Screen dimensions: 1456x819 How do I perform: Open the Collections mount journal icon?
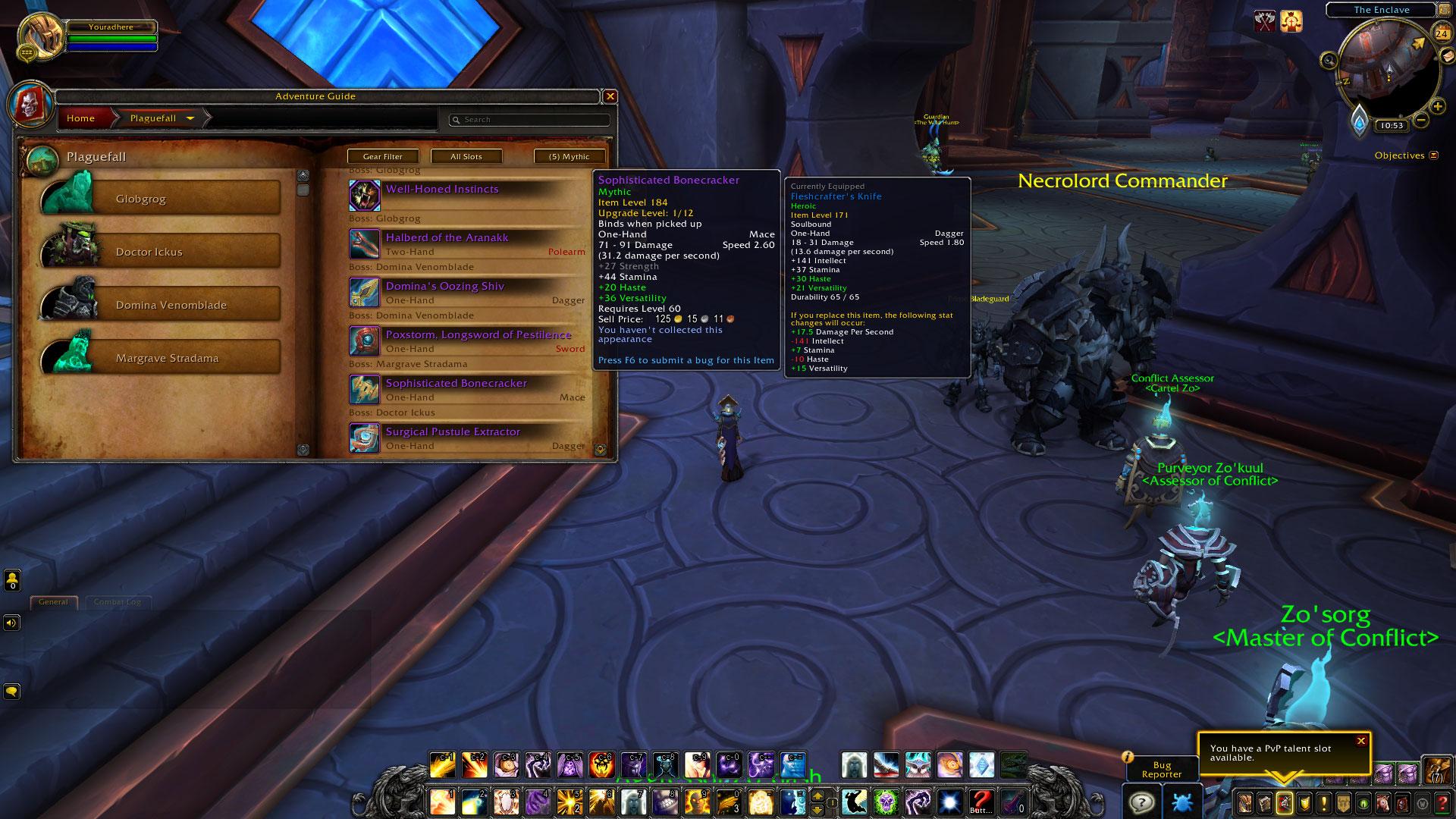[1382, 802]
